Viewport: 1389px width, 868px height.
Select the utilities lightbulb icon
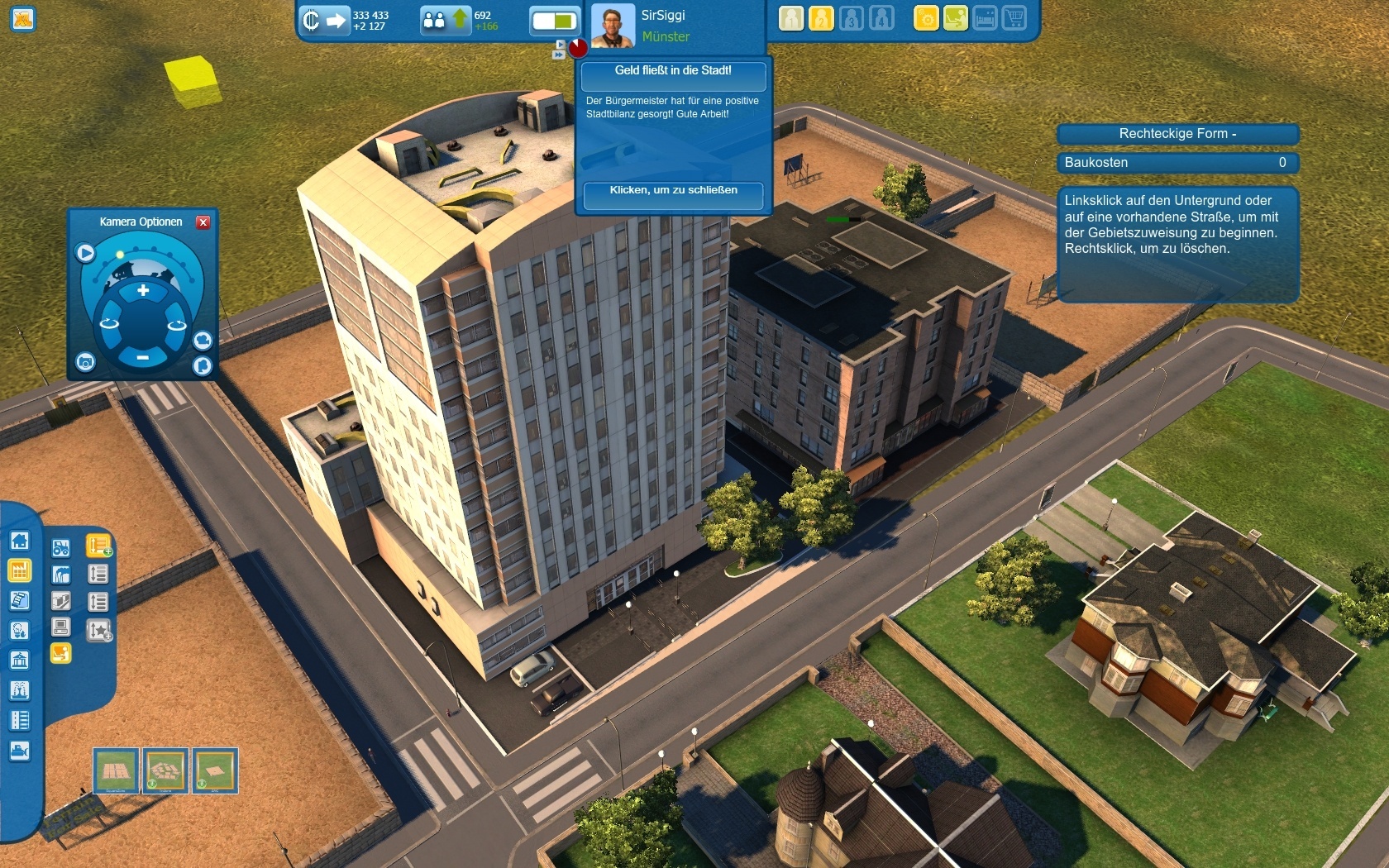coord(18,630)
